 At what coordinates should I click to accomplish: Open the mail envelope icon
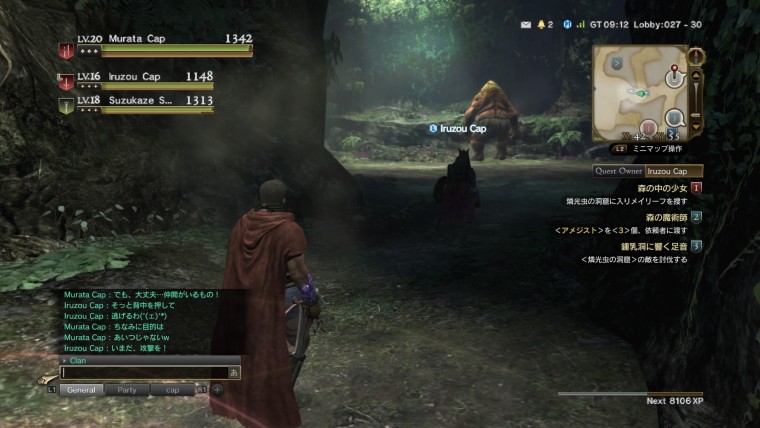point(525,23)
